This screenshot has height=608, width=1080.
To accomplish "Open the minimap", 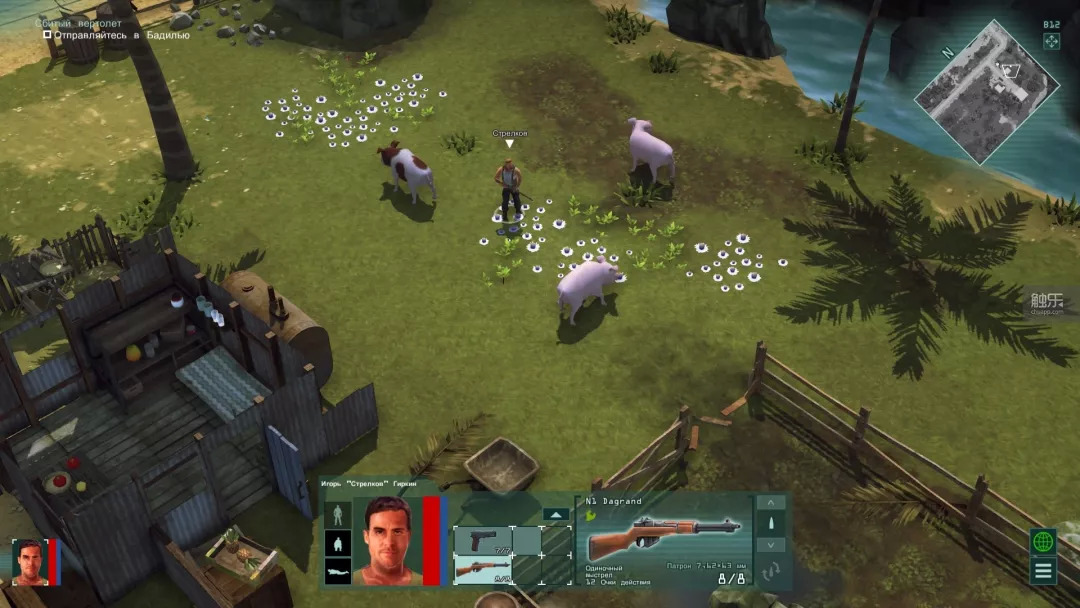I will 986,91.
